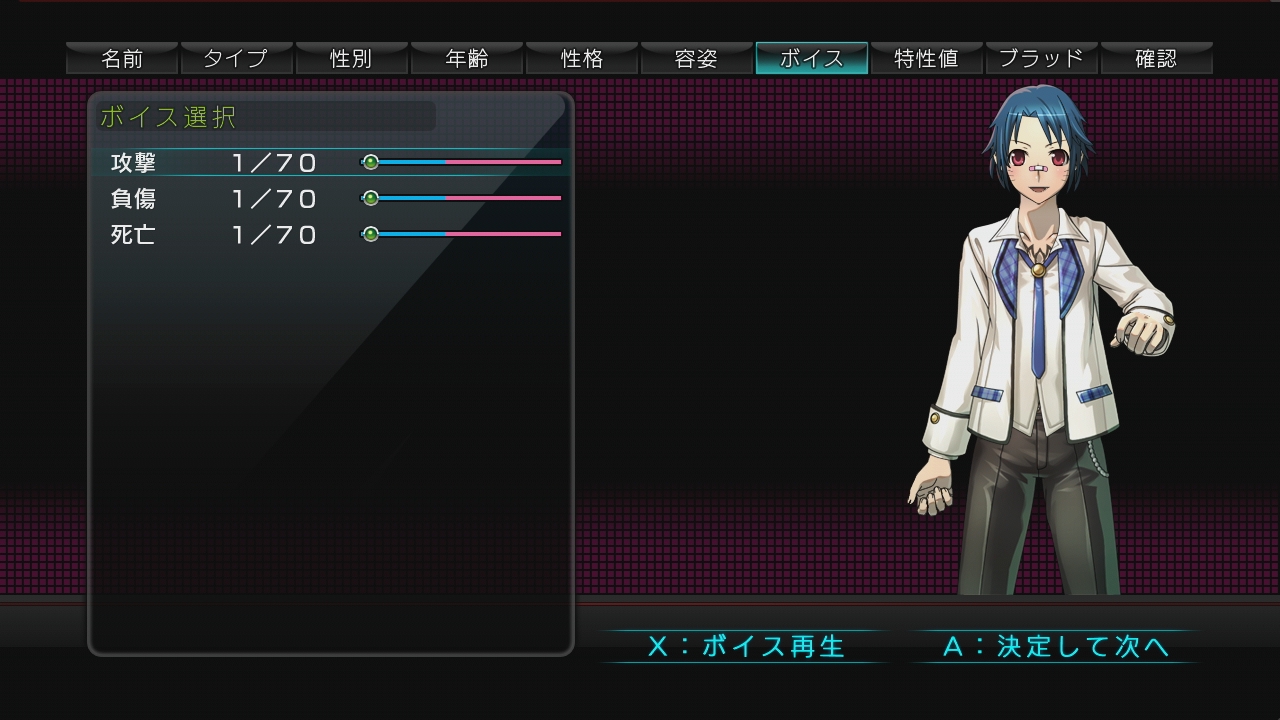Open the 特性値 tab
Image resolution: width=1280 pixels, height=720 pixels.
927,59
